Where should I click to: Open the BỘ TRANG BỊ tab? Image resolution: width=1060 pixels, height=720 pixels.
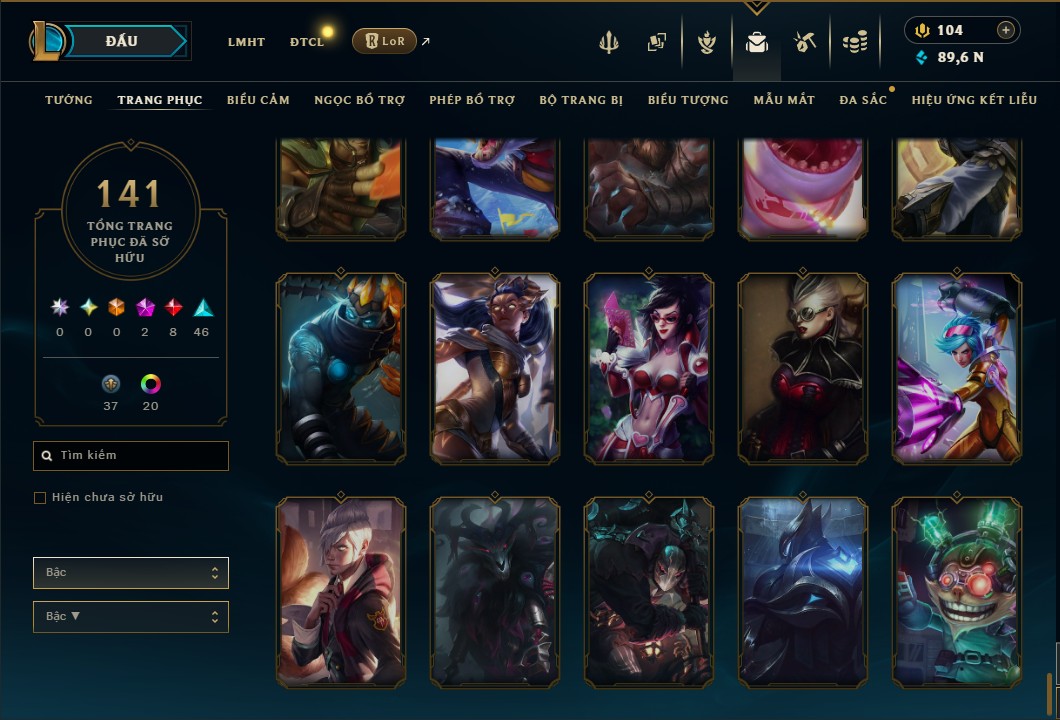(x=581, y=100)
